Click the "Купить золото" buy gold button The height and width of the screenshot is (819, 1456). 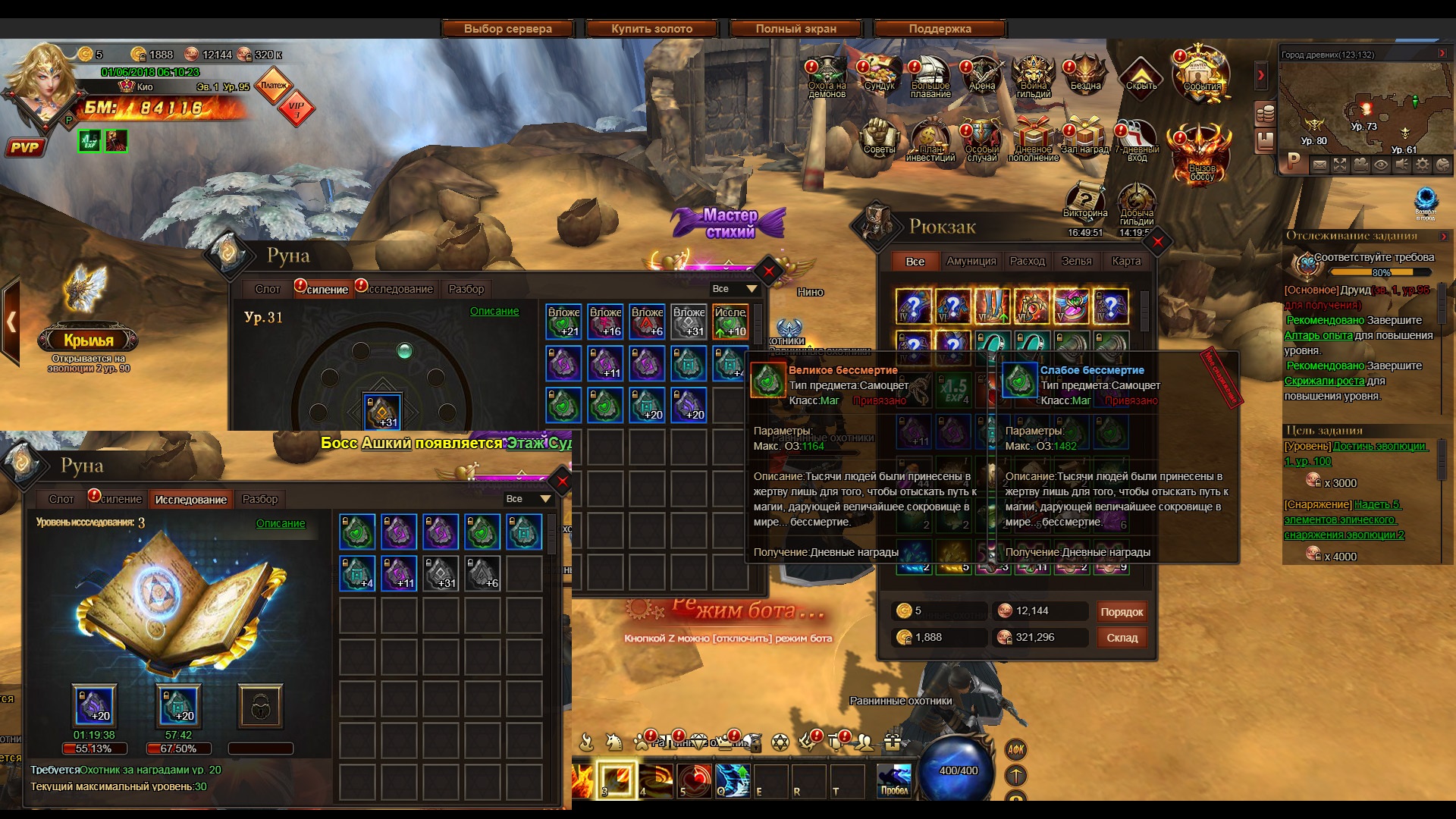[651, 29]
